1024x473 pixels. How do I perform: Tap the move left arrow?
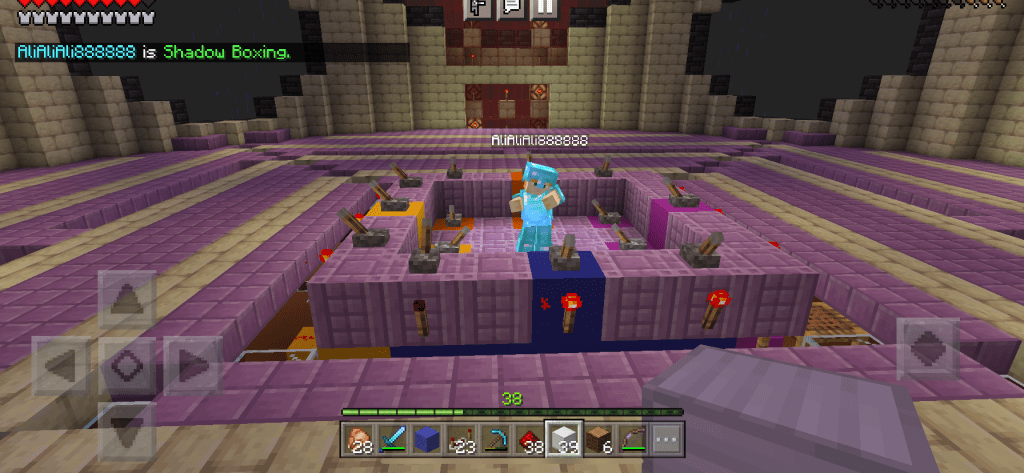(63, 364)
